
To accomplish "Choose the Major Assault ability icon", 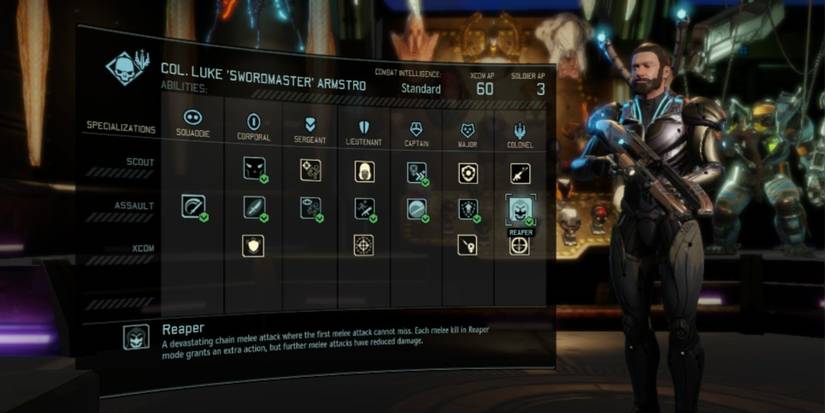I will (x=467, y=208).
